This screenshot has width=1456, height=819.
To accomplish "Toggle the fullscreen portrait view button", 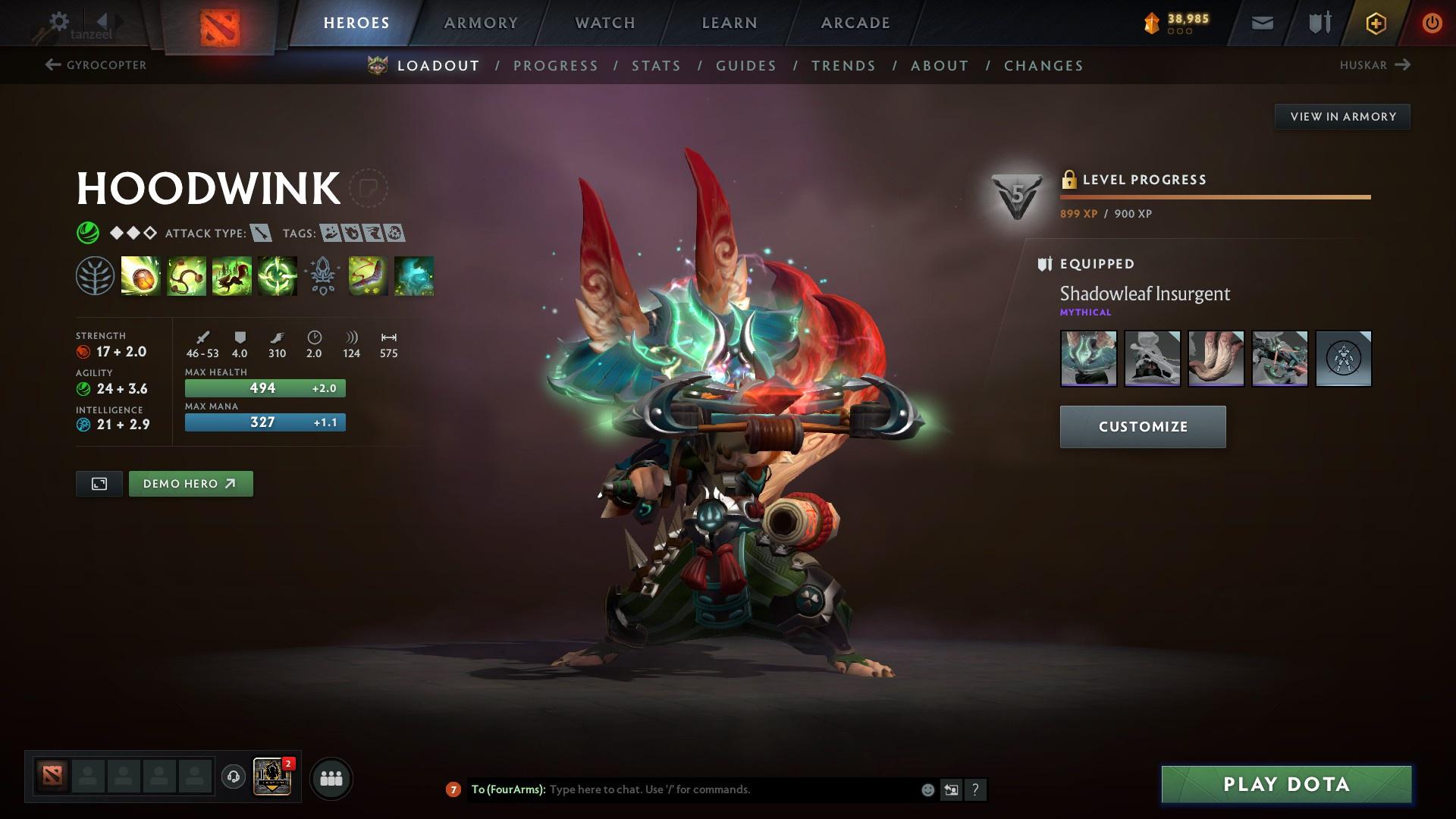I will click(x=99, y=483).
